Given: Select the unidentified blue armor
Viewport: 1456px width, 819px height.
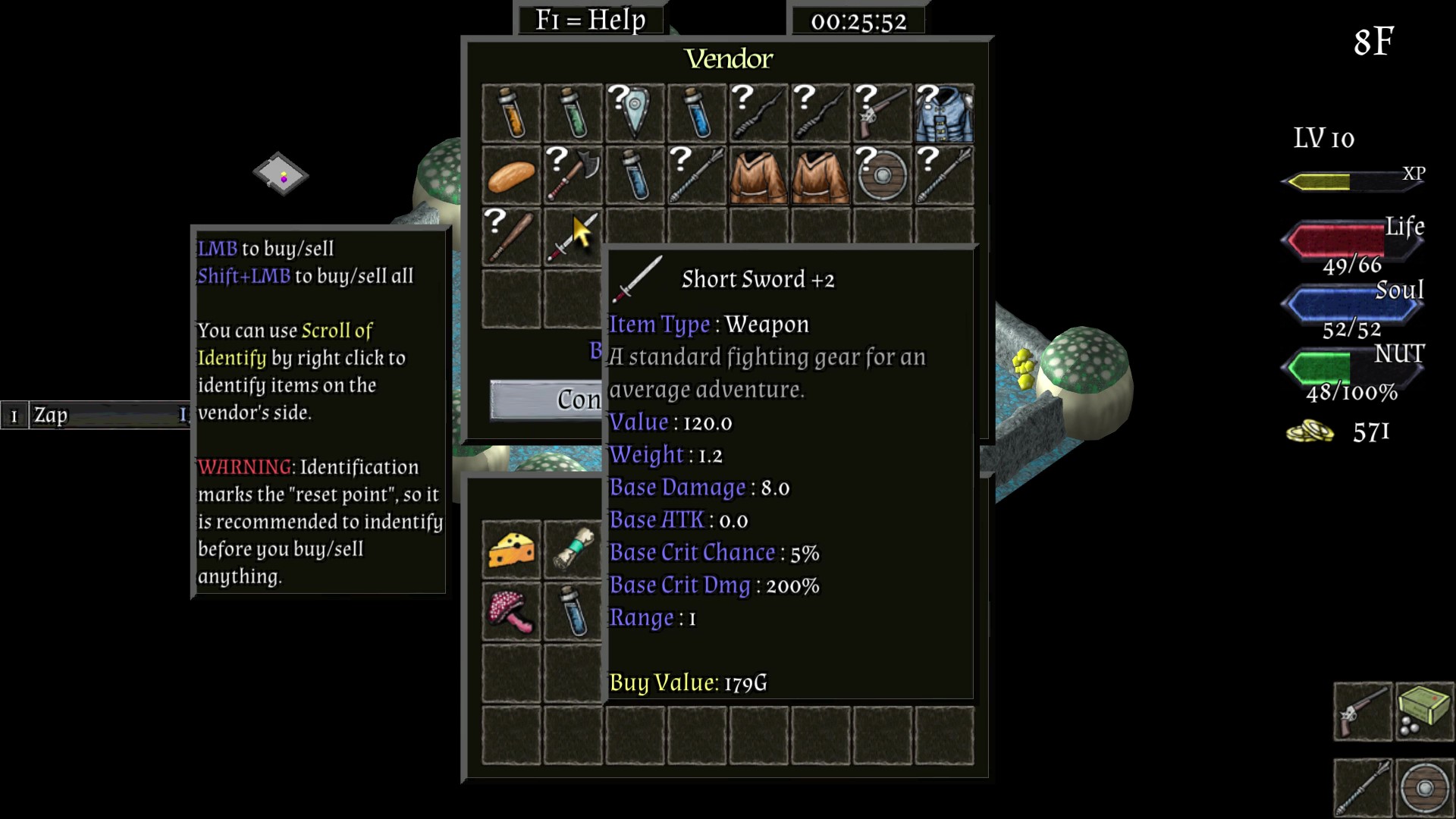Looking at the screenshot, I should coord(944,114).
